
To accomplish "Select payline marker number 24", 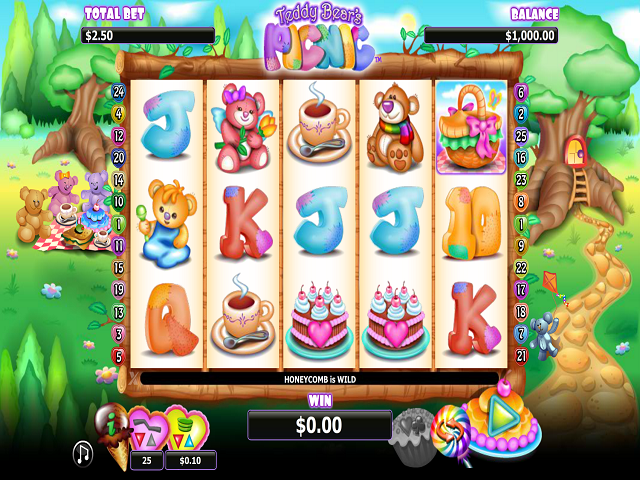I will (x=119, y=91).
